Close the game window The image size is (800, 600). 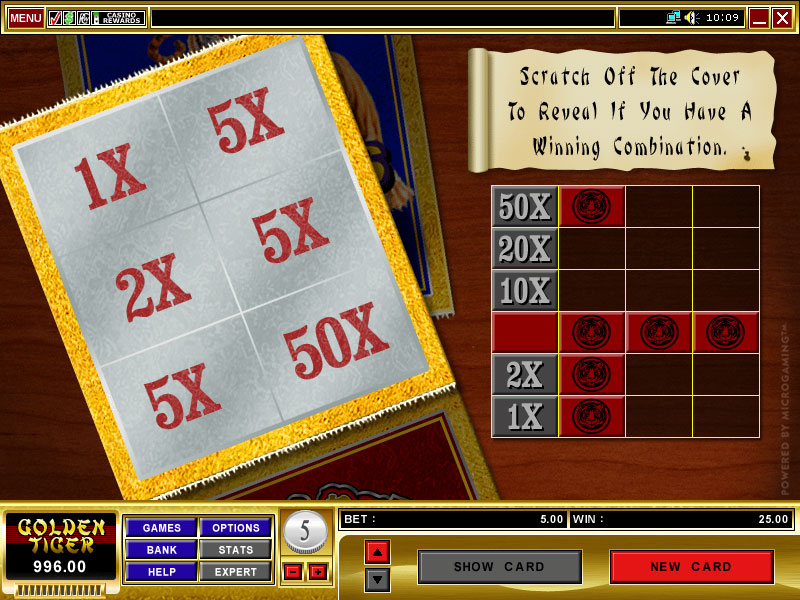pos(782,18)
